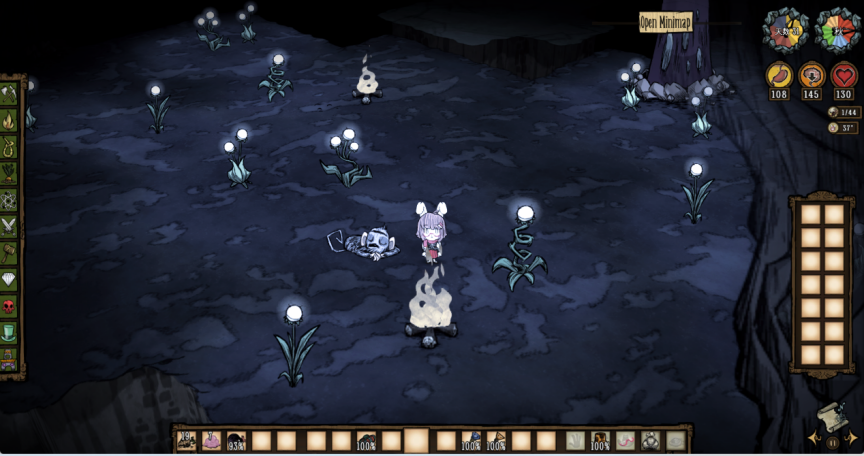Select the Survival crafting tab with rope icon
Screen dimensions: 864x456
click(9, 147)
